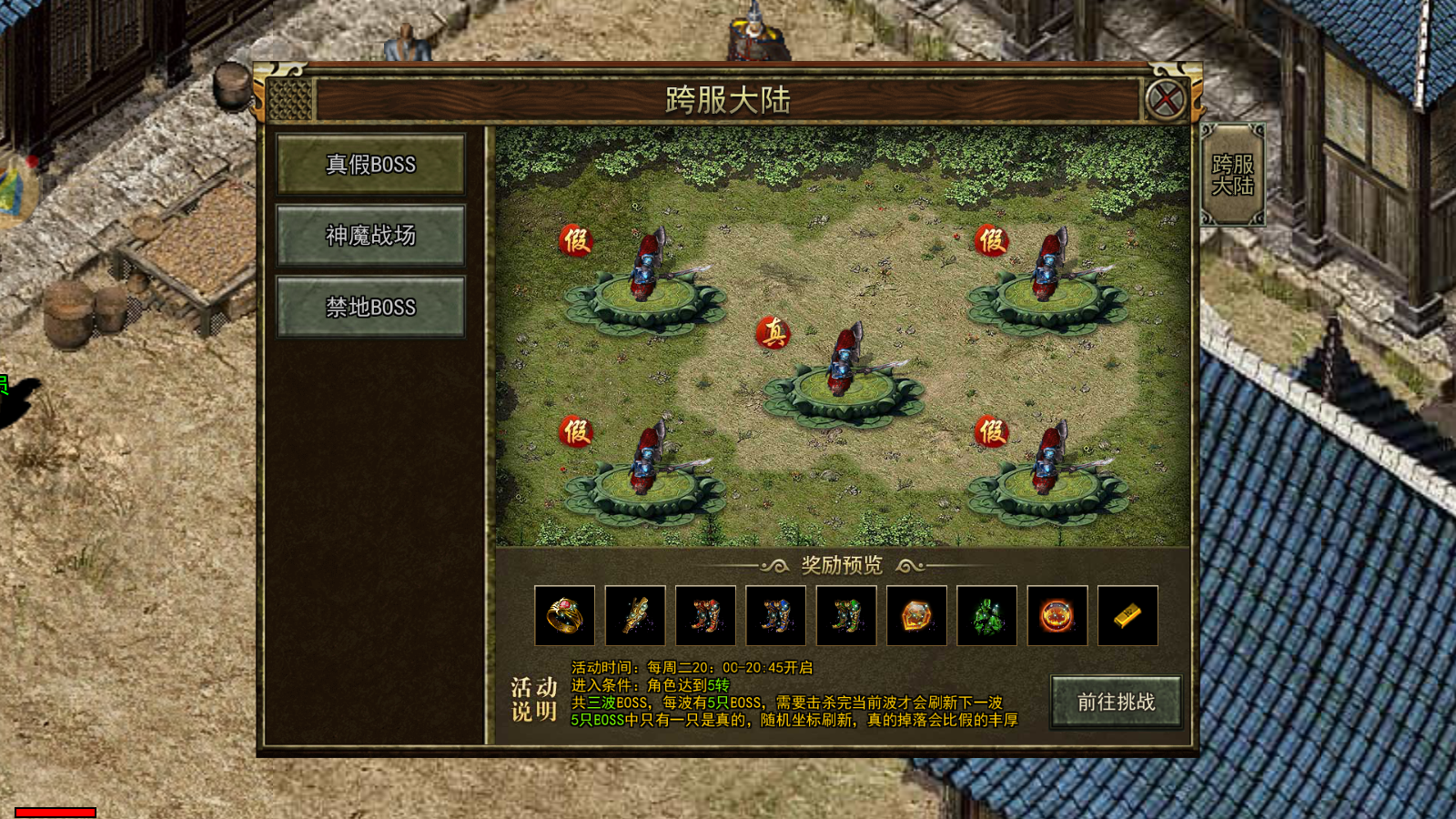Screen dimensions: 1456x819
Task: View the green crystal reward
Action: [986, 616]
